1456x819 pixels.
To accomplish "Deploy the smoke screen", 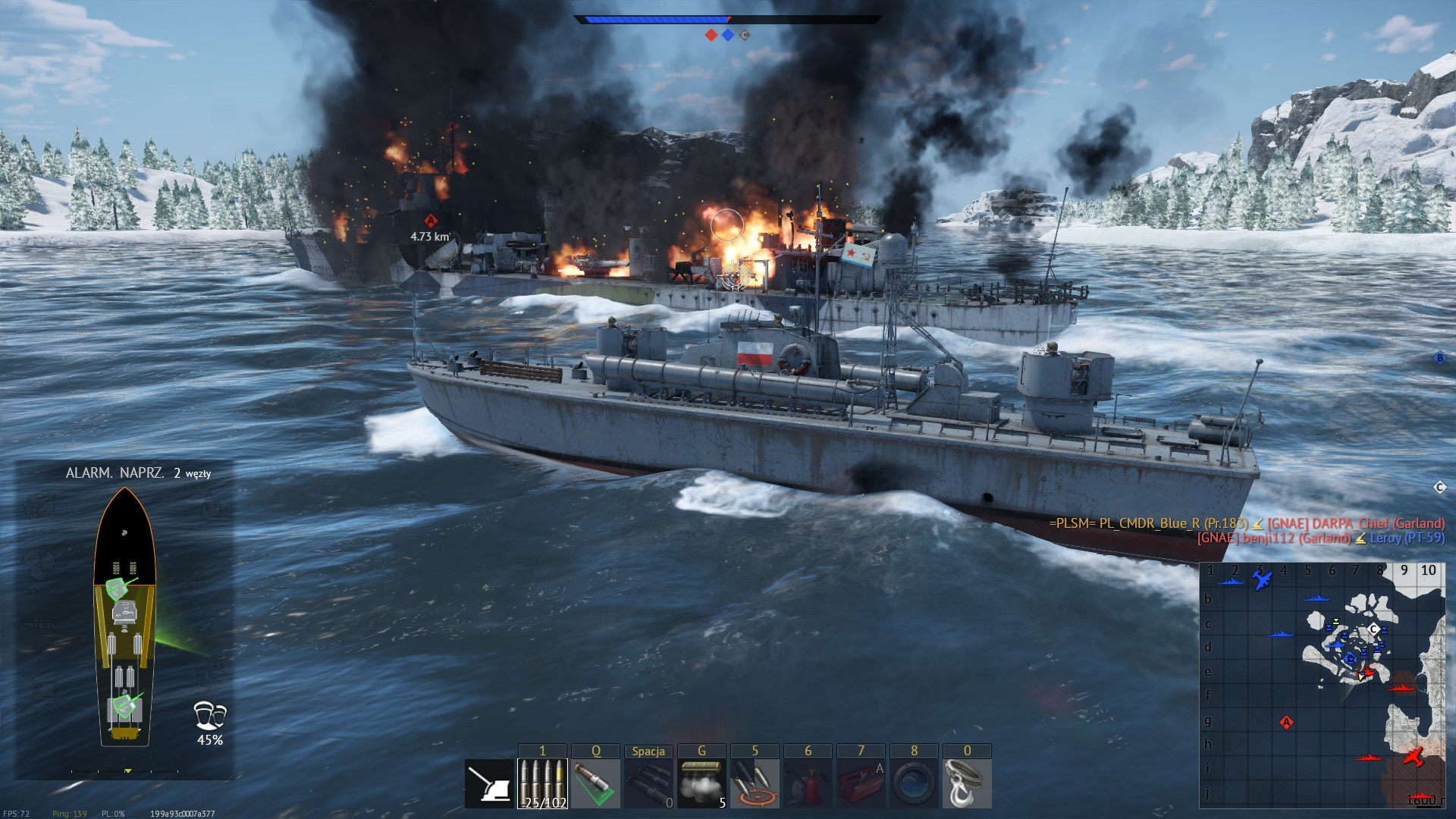I will tap(701, 783).
